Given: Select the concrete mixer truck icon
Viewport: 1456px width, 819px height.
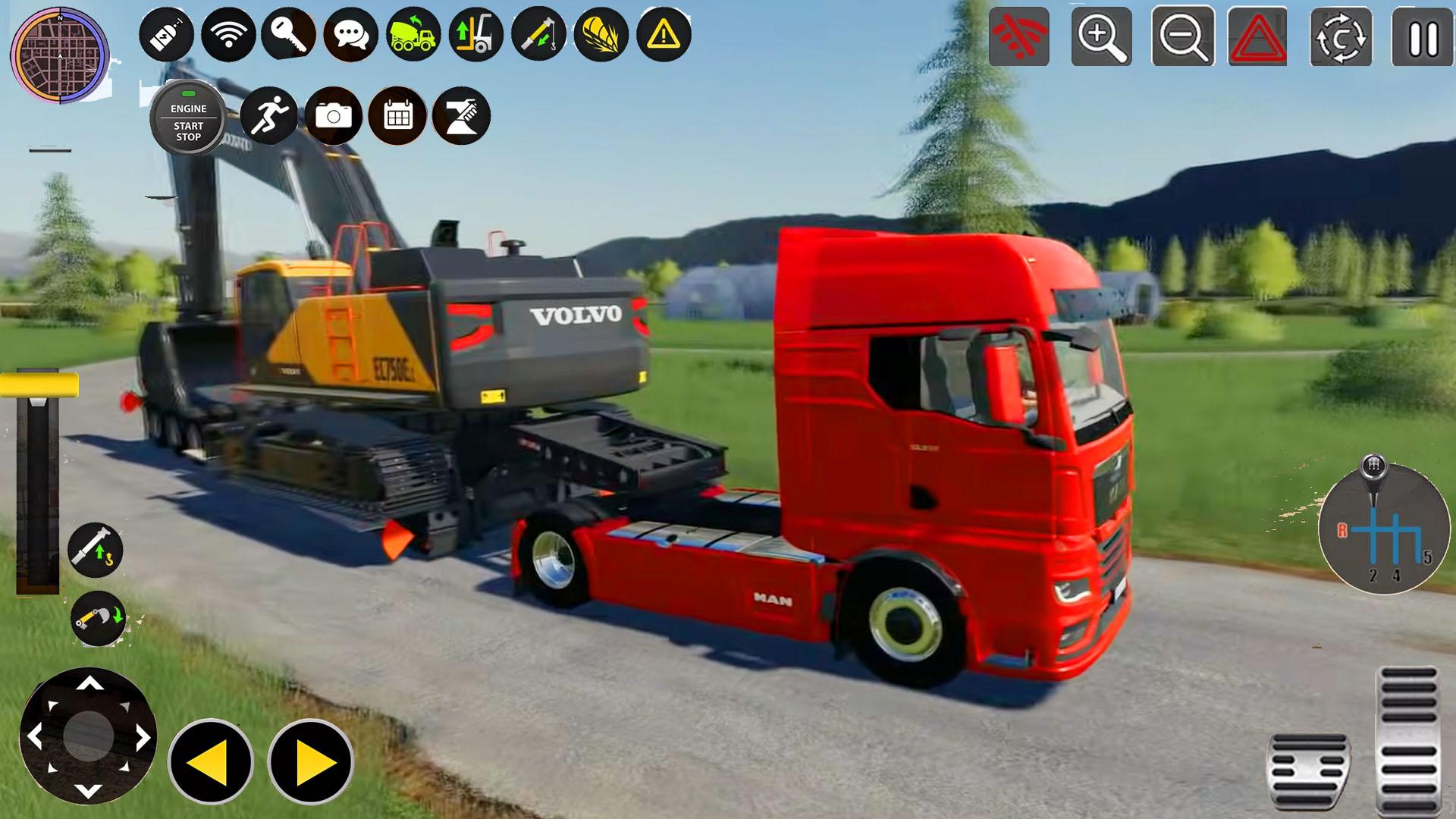Looking at the screenshot, I should 413,32.
